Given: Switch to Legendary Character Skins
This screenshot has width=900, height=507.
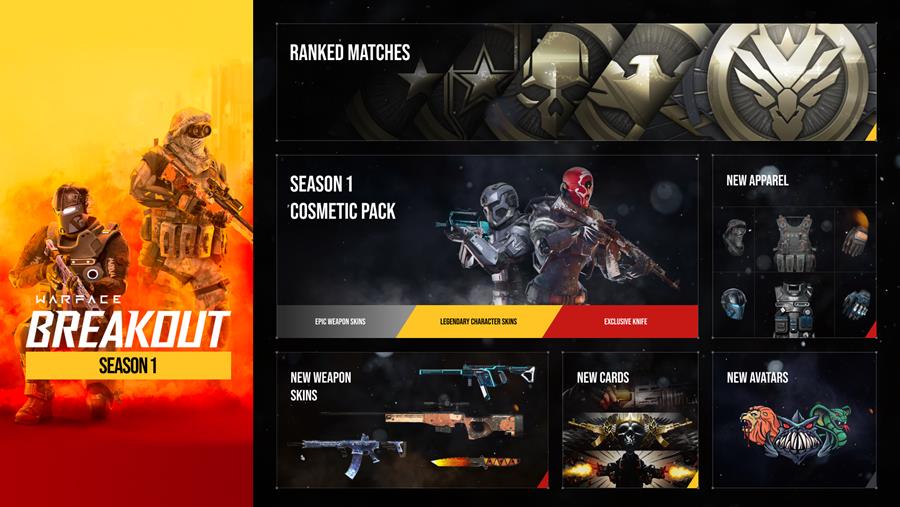Looking at the screenshot, I should (x=477, y=322).
